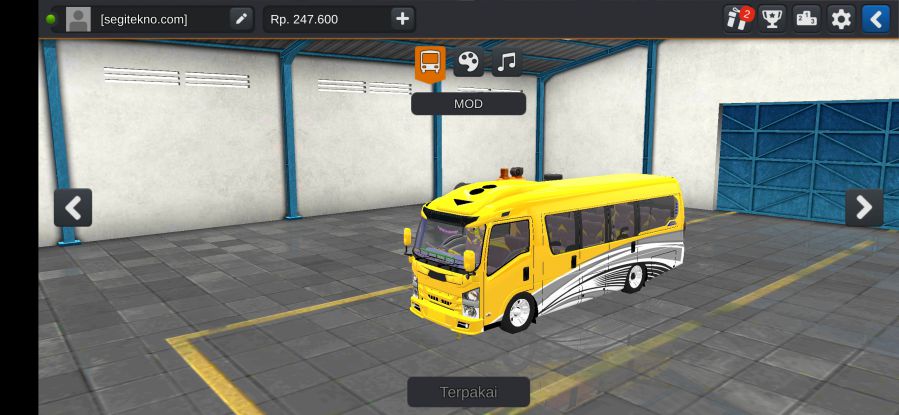Go back with the blue arrow
Screen dimensions: 899x415
(875, 19)
